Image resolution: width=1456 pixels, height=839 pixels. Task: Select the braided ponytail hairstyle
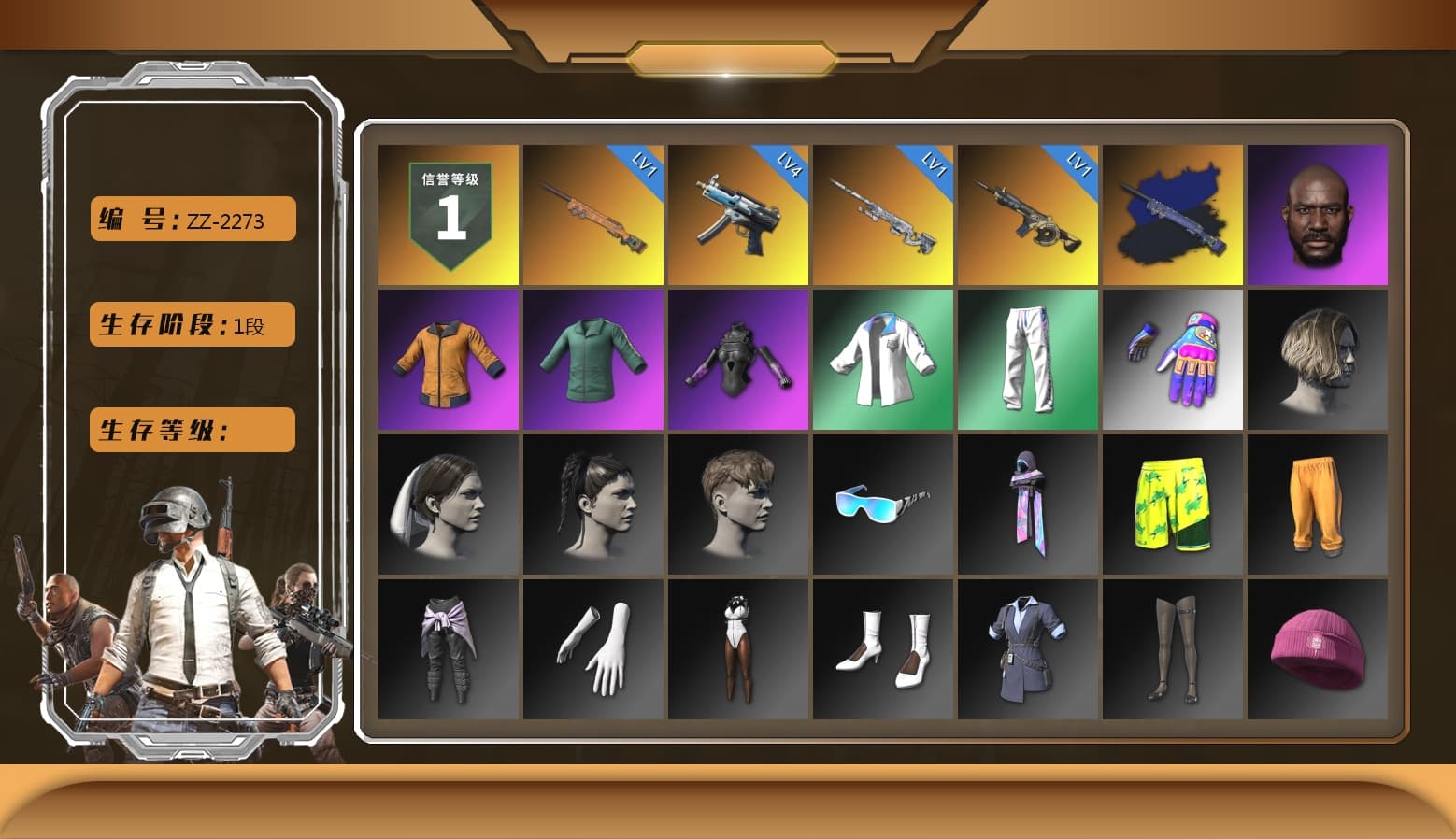(x=592, y=504)
